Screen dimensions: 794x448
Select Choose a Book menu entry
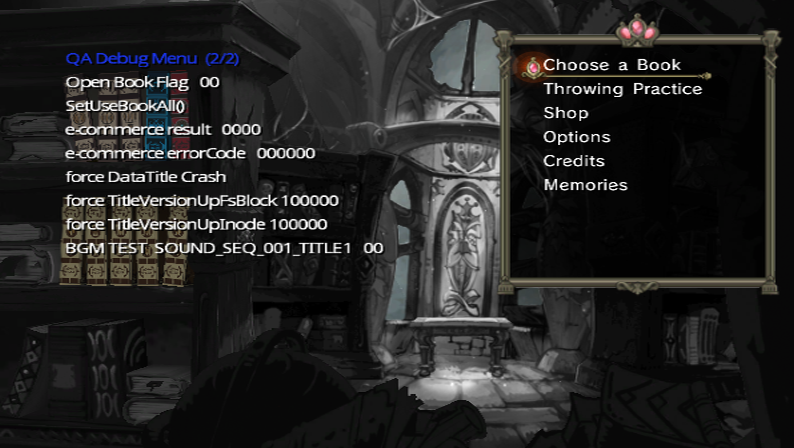pyautogui.click(x=612, y=65)
